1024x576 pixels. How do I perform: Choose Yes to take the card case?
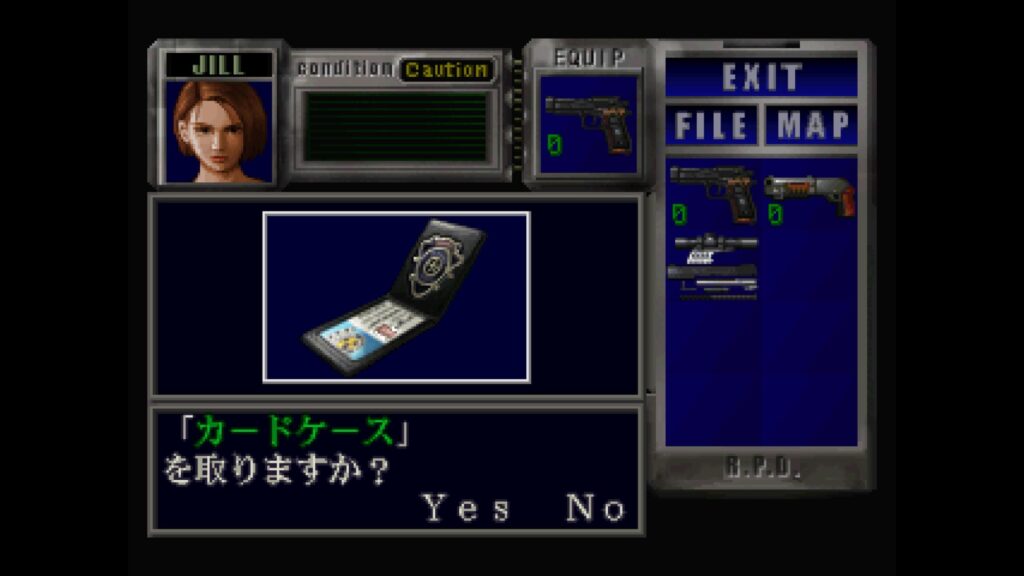click(466, 509)
